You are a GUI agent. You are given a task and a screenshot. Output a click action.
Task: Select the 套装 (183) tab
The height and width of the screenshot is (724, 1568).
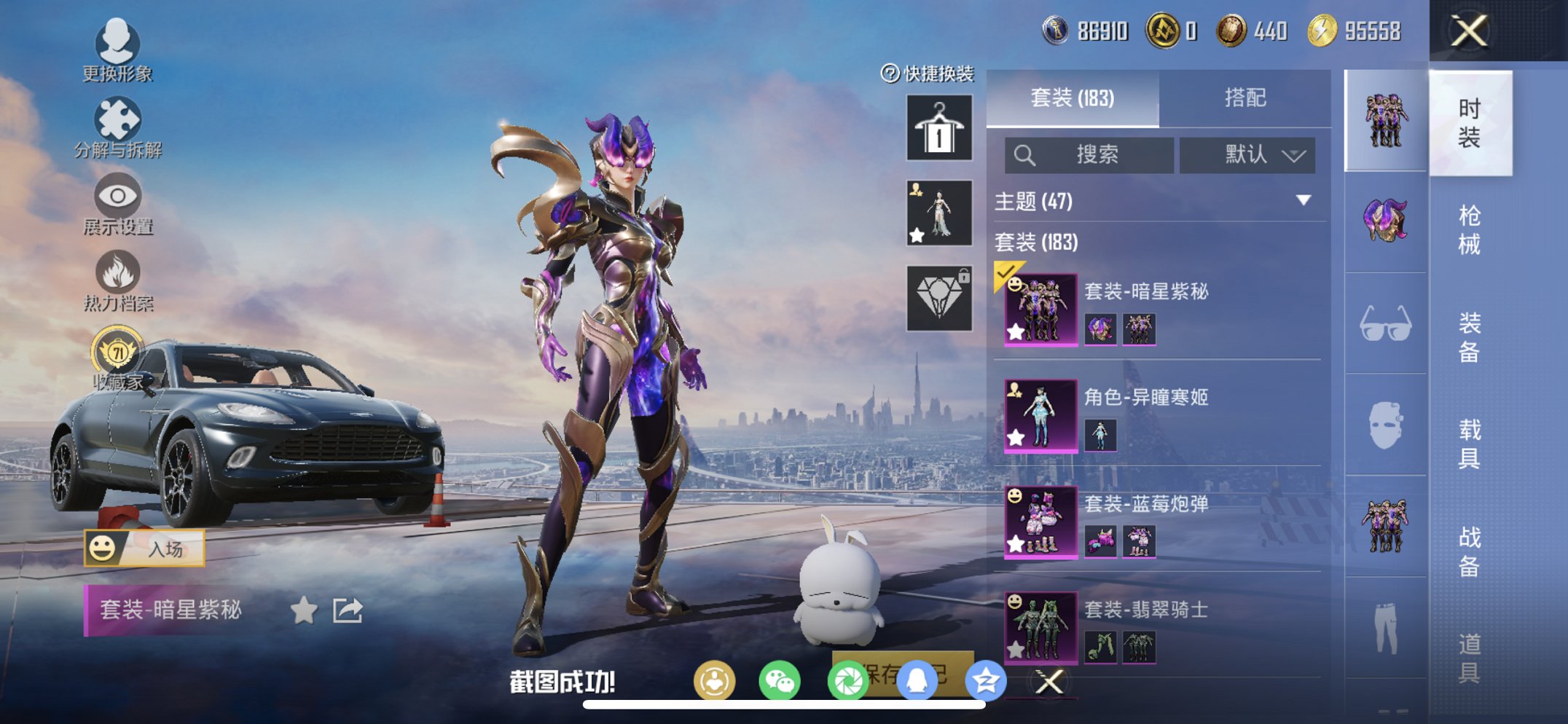coord(1073,98)
